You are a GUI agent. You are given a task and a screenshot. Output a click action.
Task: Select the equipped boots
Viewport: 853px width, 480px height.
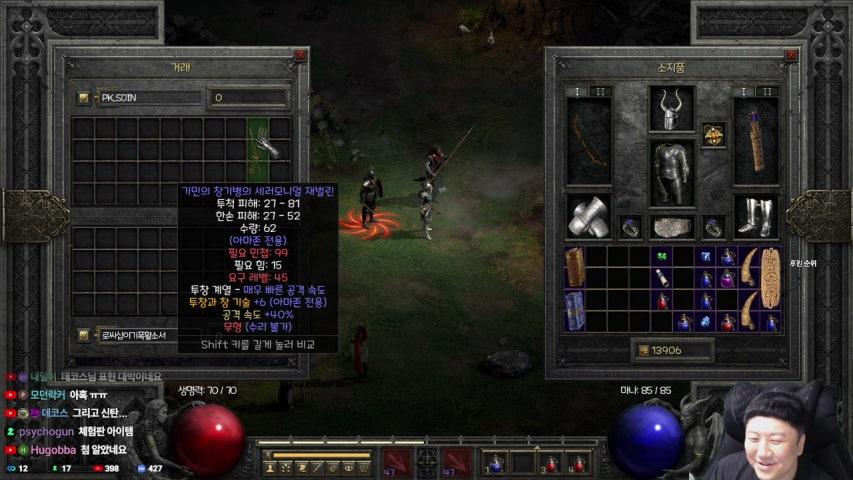coord(755,215)
